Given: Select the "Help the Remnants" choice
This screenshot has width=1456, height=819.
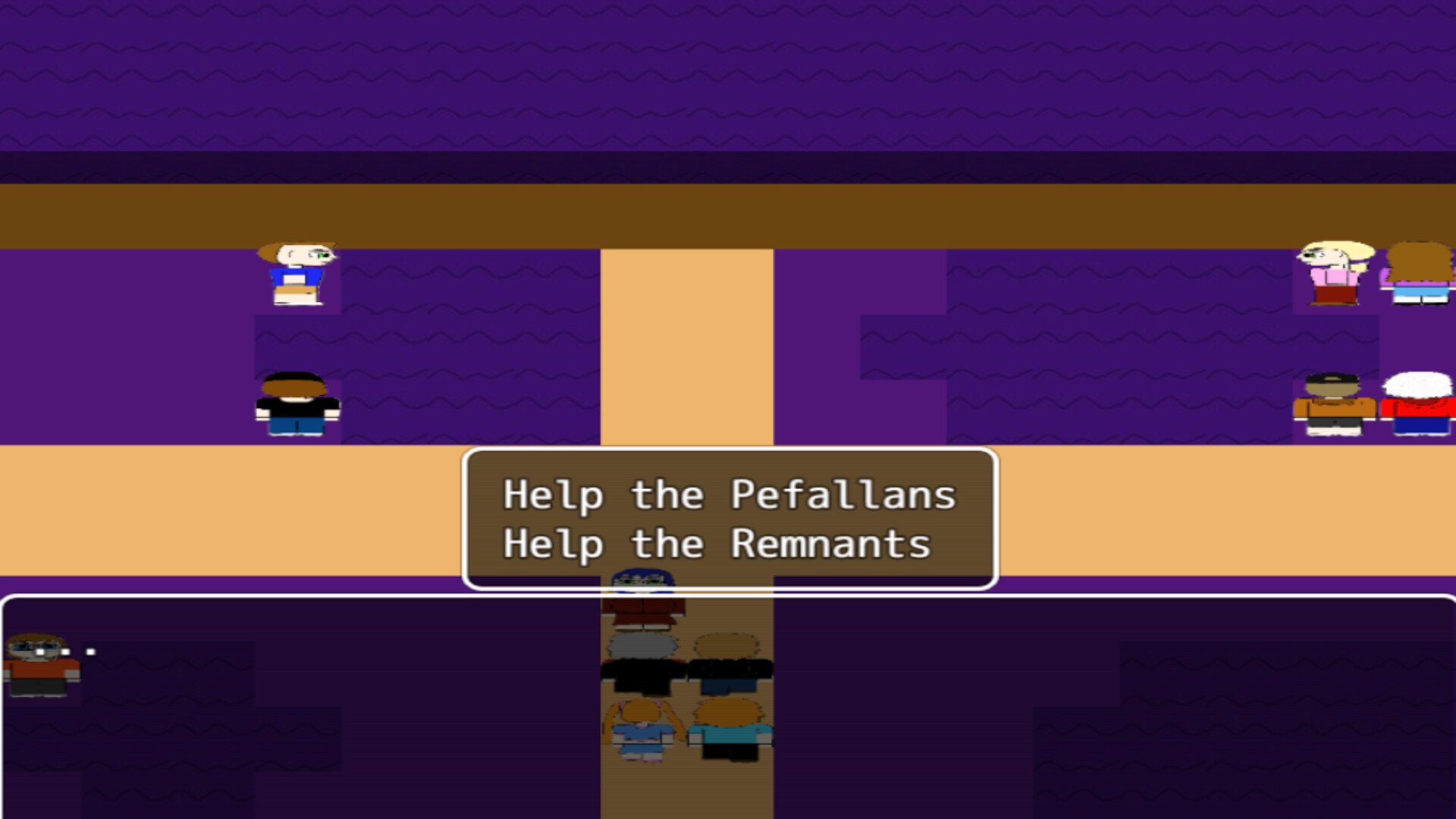Looking at the screenshot, I should [718, 543].
